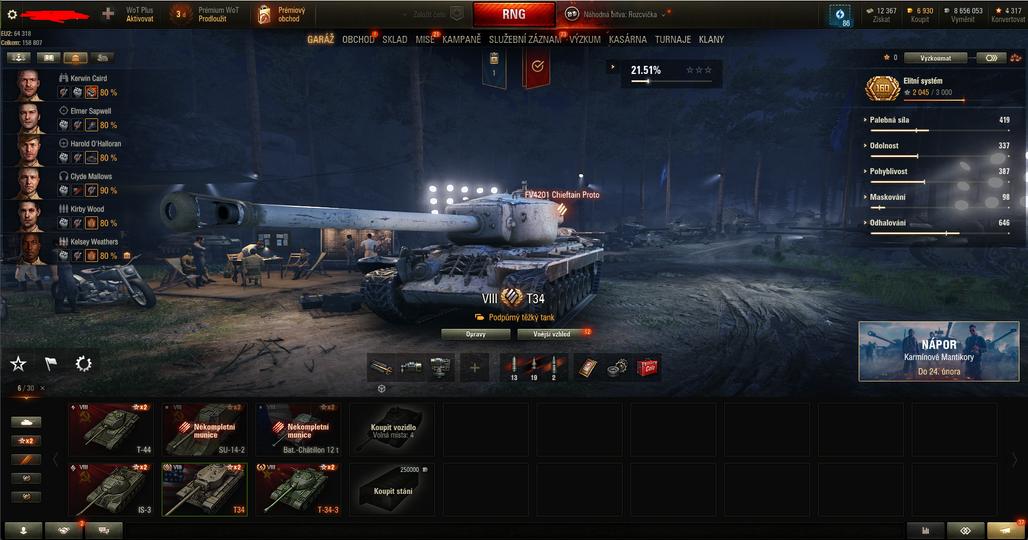Open Vnější vzhled exterior customization

[x=550, y=333]
